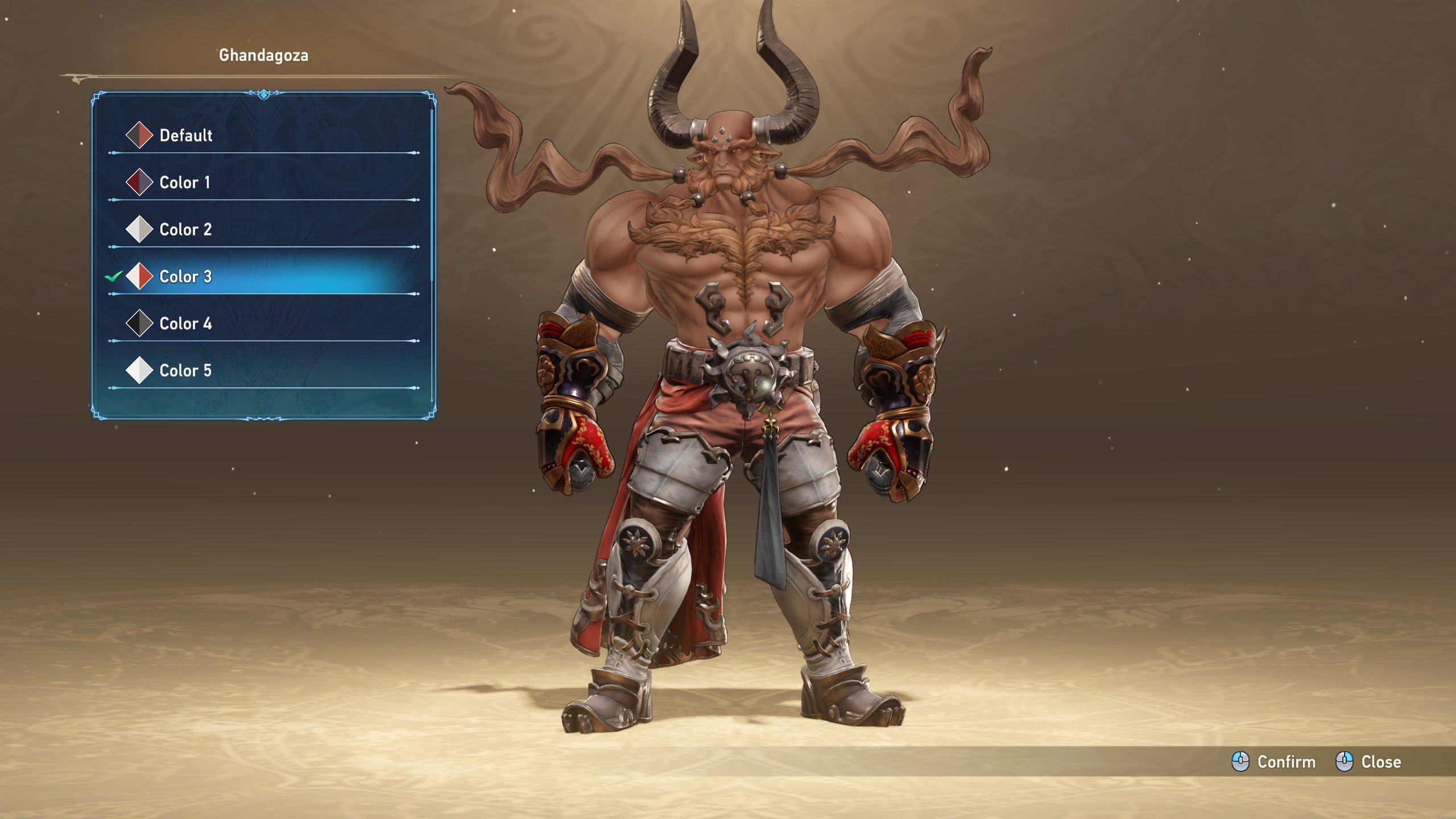This screenshot has height=819, width=1456.
Task: Switch to the Color 4 option
Action: [185, 324]
